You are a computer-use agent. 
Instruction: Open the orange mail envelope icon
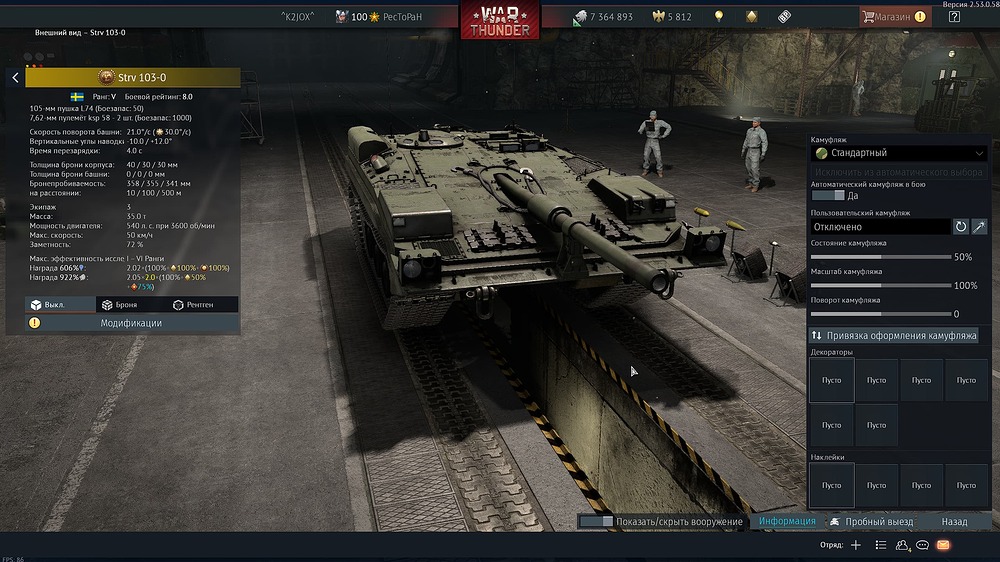tap(943, 545)
